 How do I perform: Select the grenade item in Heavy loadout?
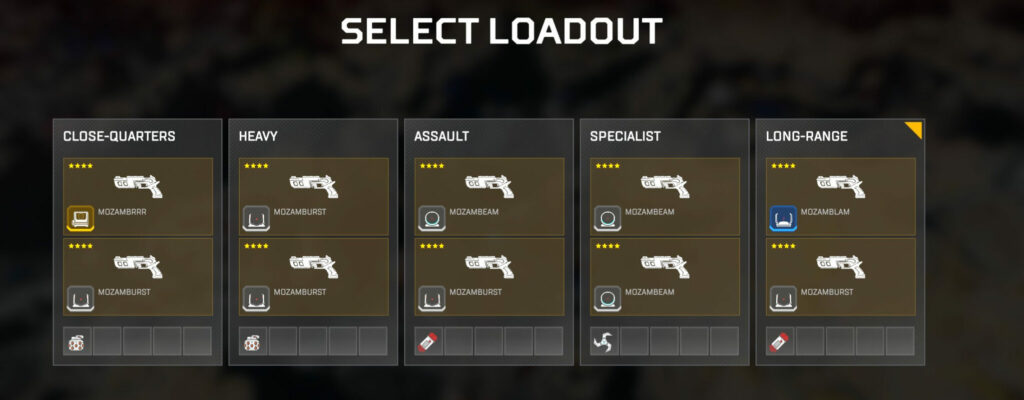pos(253,341)
